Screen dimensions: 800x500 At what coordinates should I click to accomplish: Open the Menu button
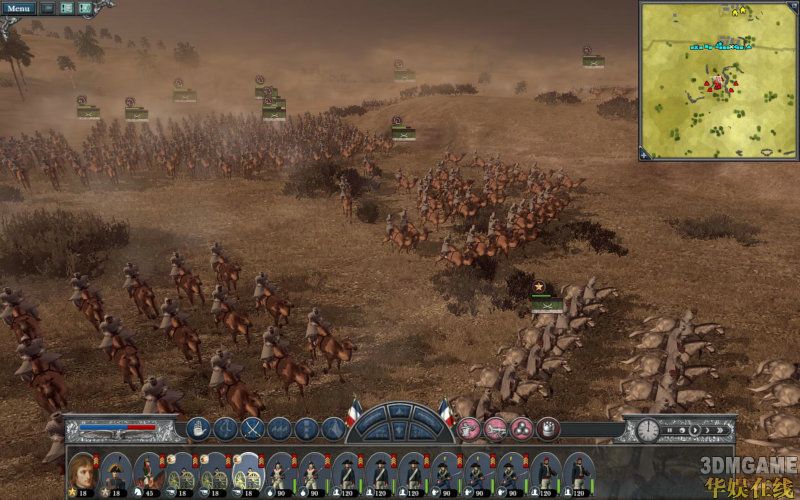point(19,8)
